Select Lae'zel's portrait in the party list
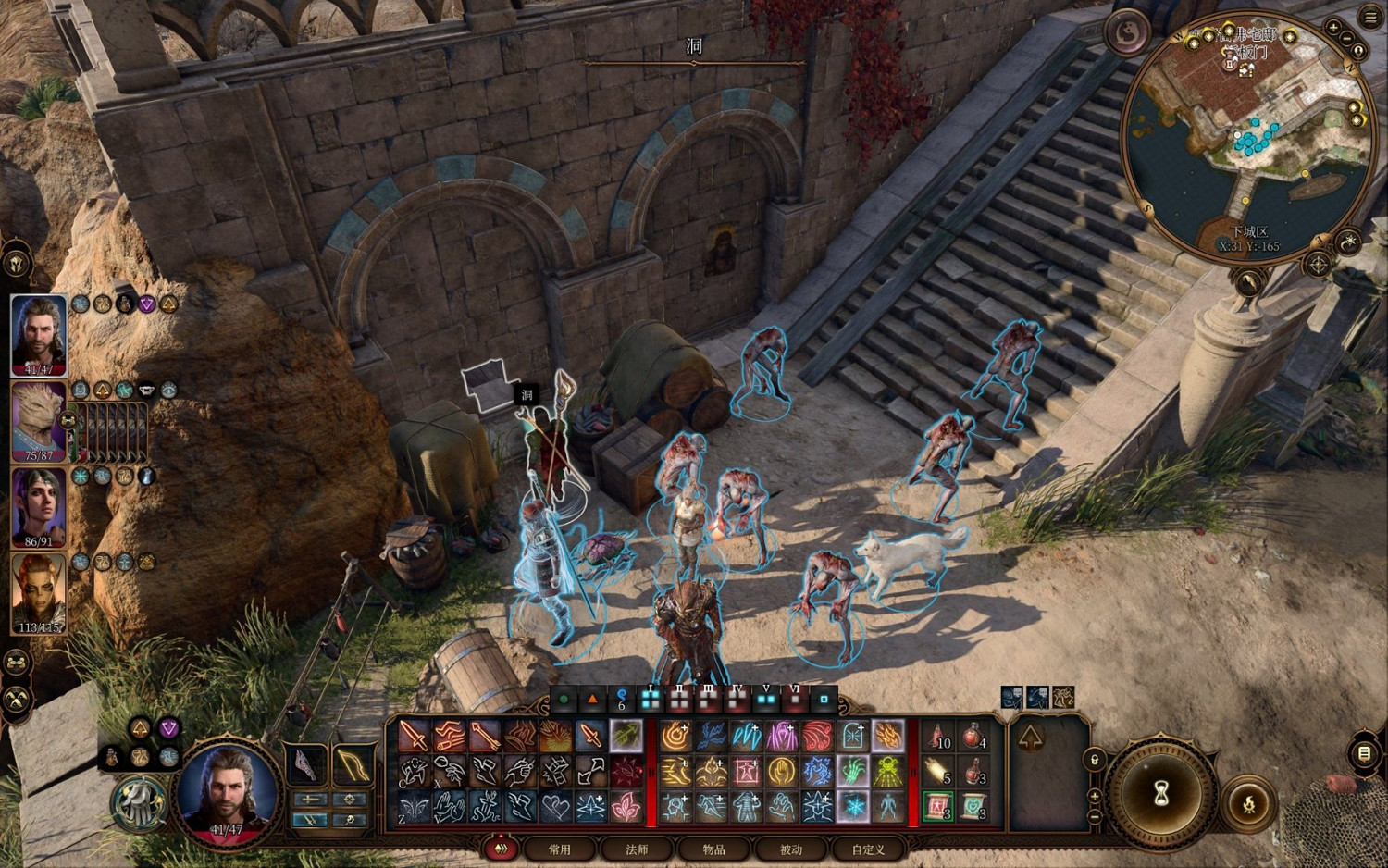Screen dimensions: 1388x868 (x=39, y=592)
